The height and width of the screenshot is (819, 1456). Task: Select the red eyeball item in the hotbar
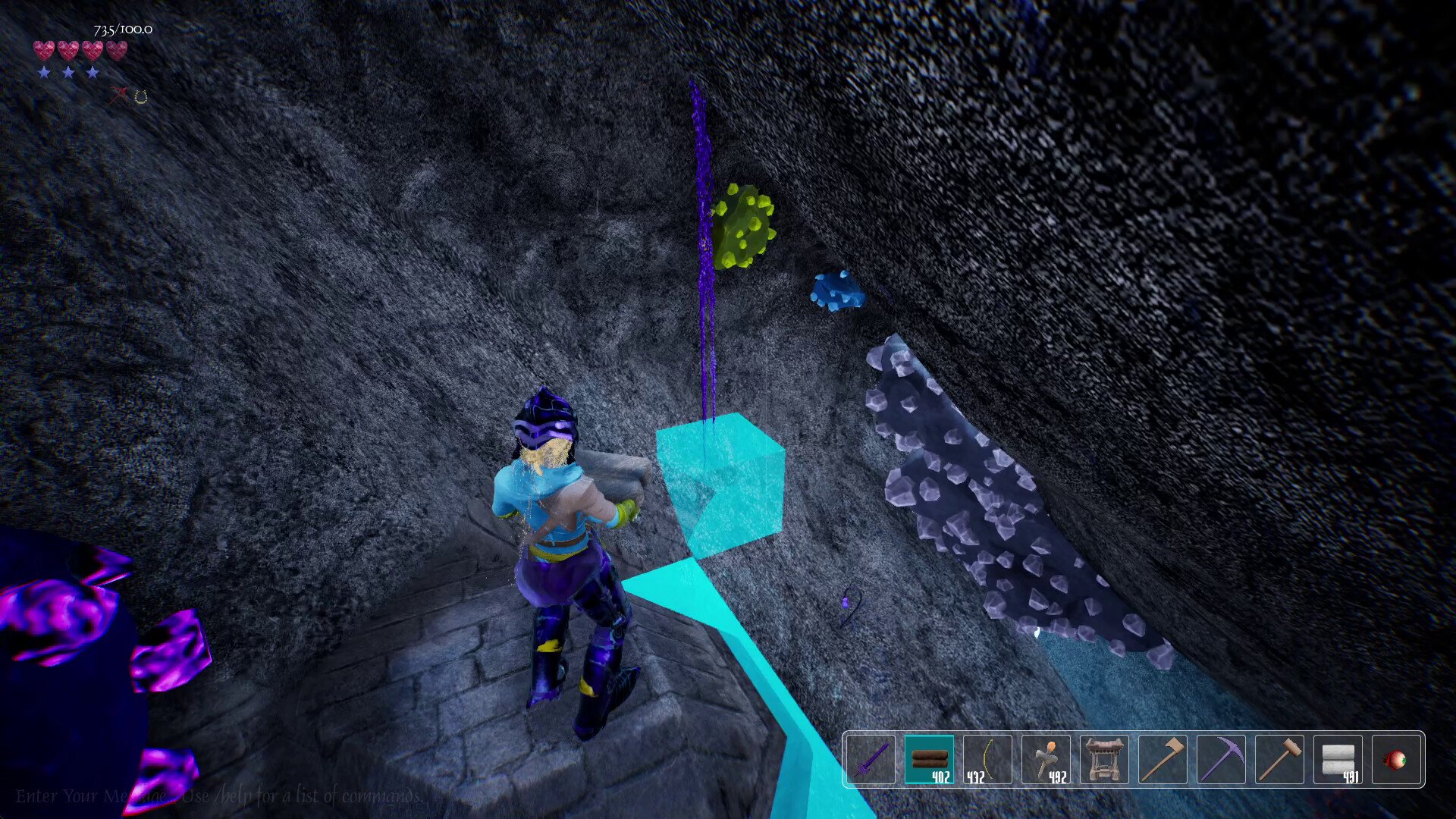click(x=1398, y=761)
